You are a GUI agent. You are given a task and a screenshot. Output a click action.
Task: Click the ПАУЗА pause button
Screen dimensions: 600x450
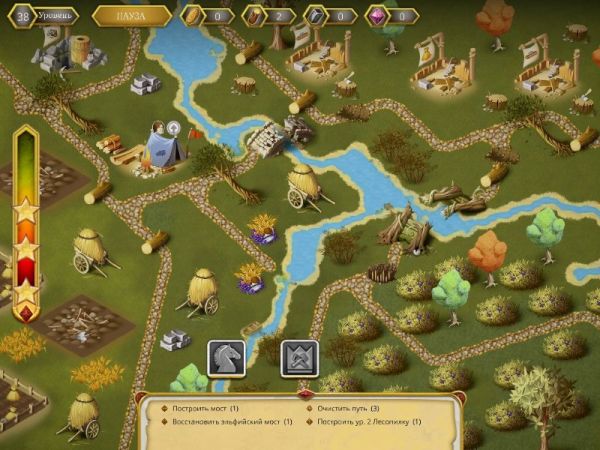click(x=132, y=16)
